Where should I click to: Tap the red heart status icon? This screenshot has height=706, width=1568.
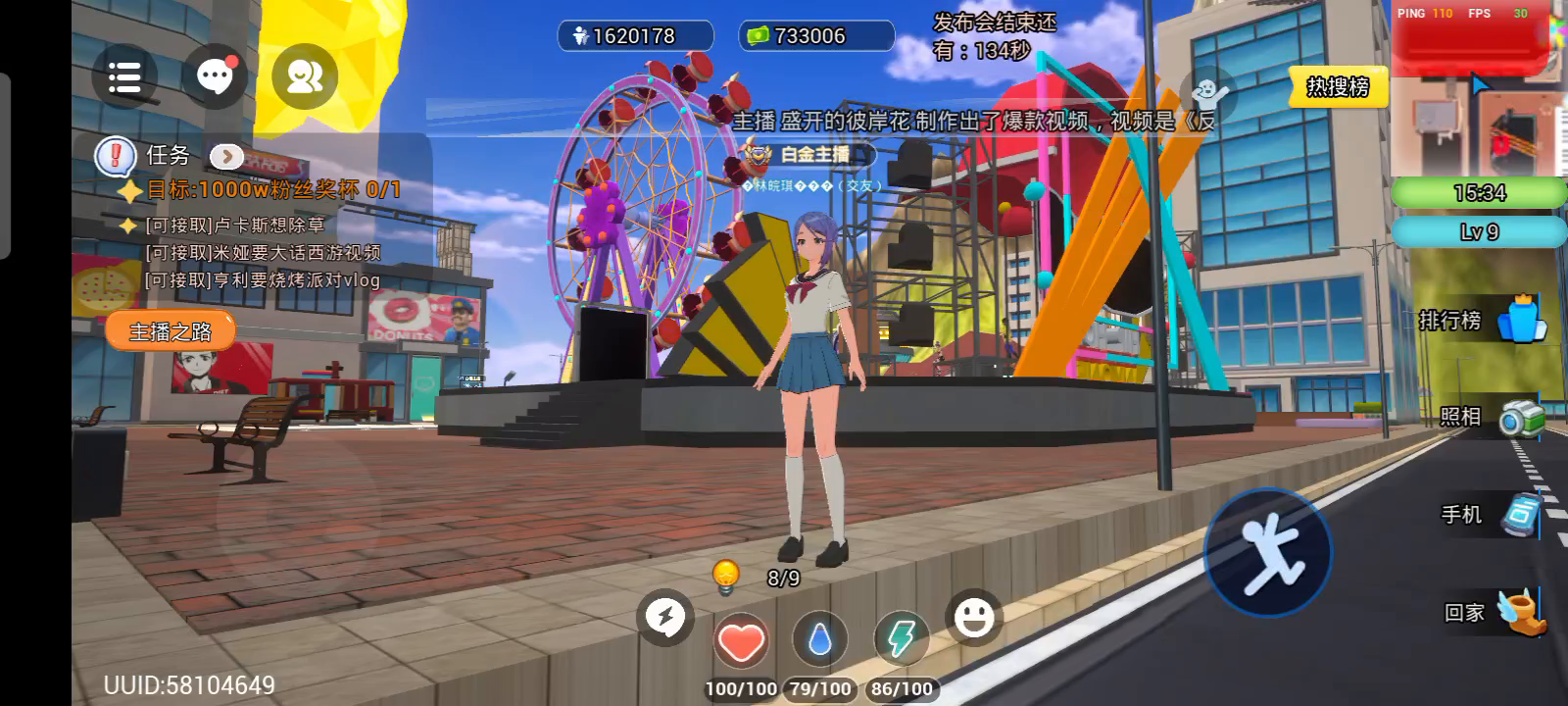tap(741, 641)
